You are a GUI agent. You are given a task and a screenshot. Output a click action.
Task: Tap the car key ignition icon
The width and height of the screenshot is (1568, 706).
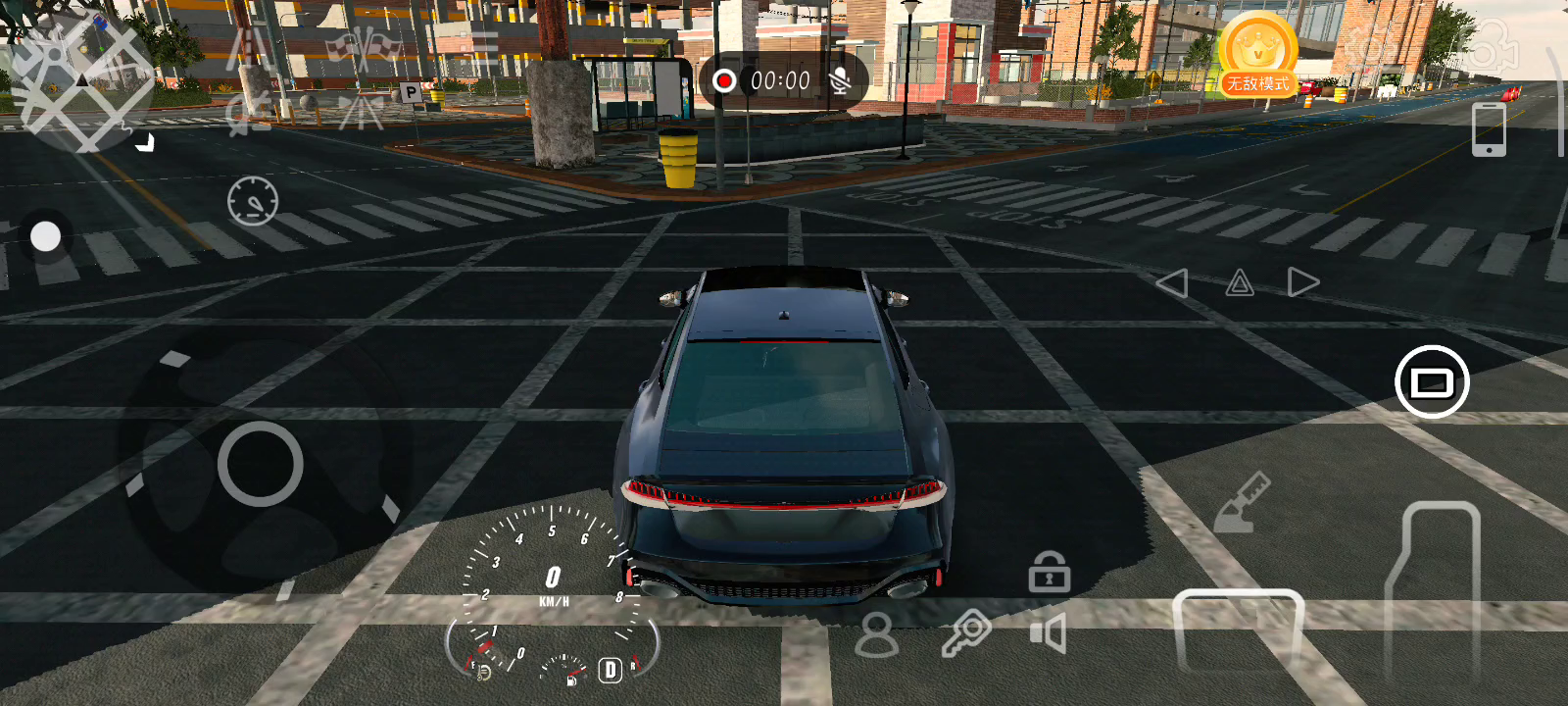pos(966,633)
